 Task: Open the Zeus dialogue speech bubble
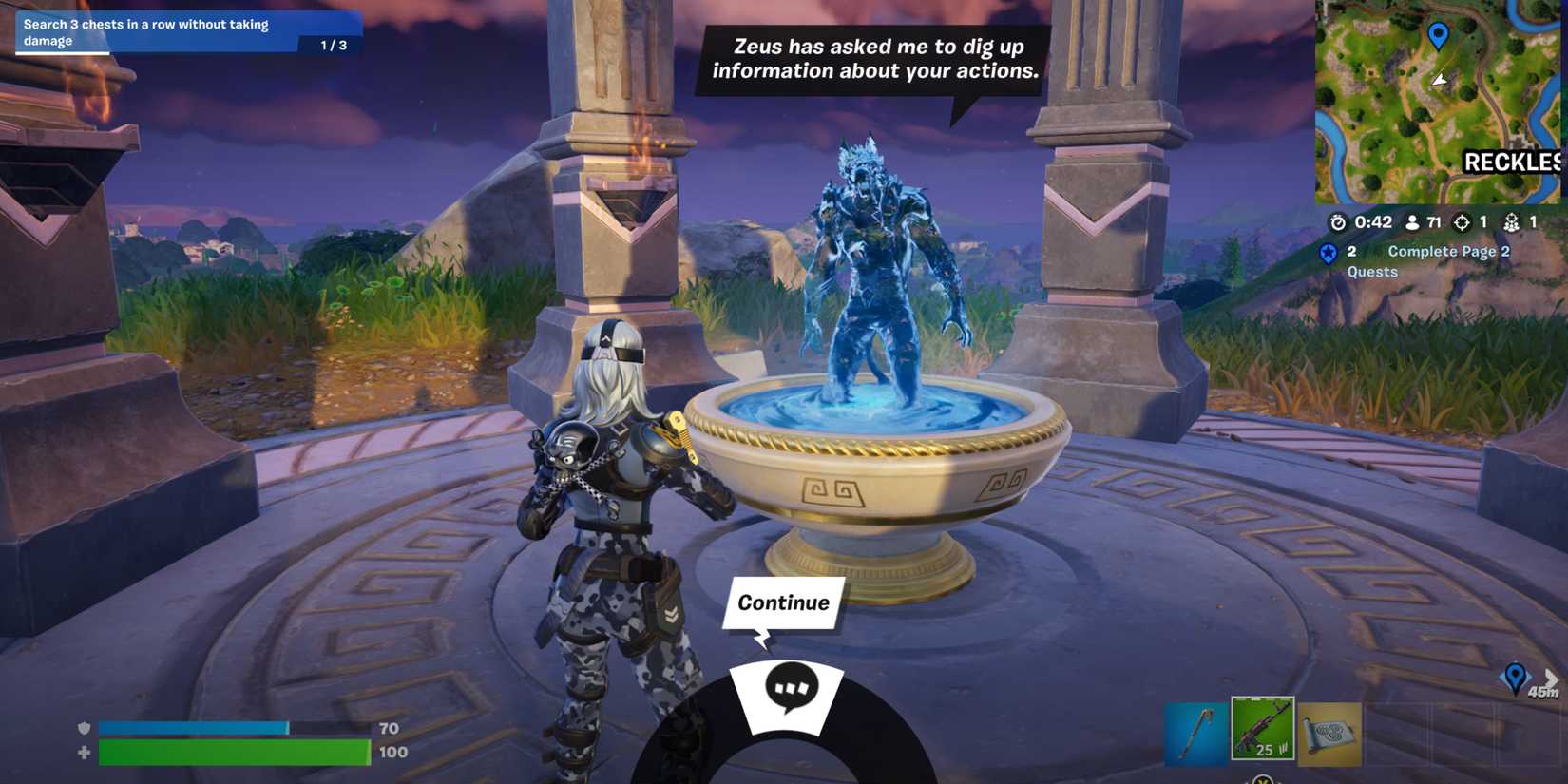[x=874, y=57]
